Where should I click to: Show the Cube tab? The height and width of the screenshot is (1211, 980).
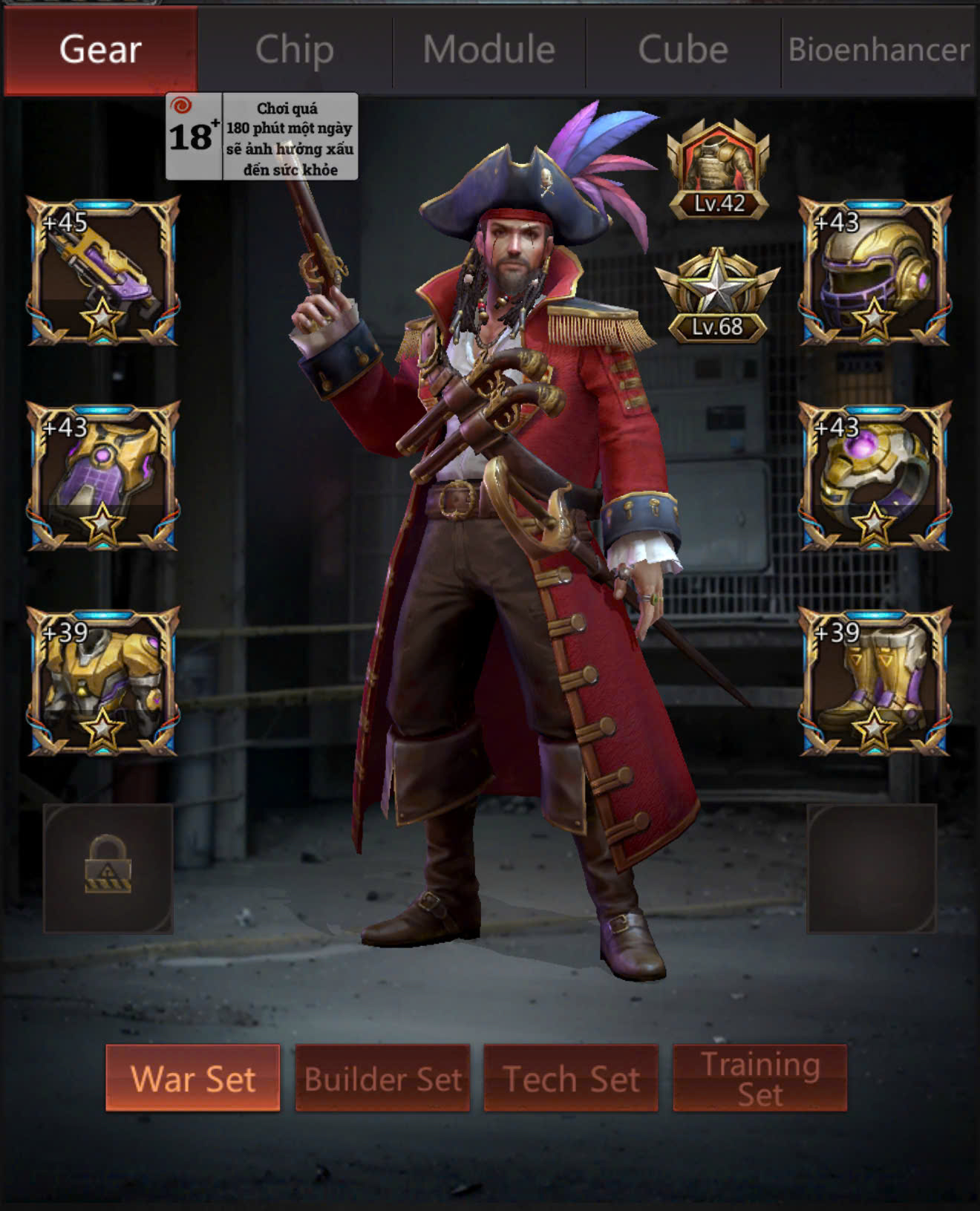[x=683, y=50]
